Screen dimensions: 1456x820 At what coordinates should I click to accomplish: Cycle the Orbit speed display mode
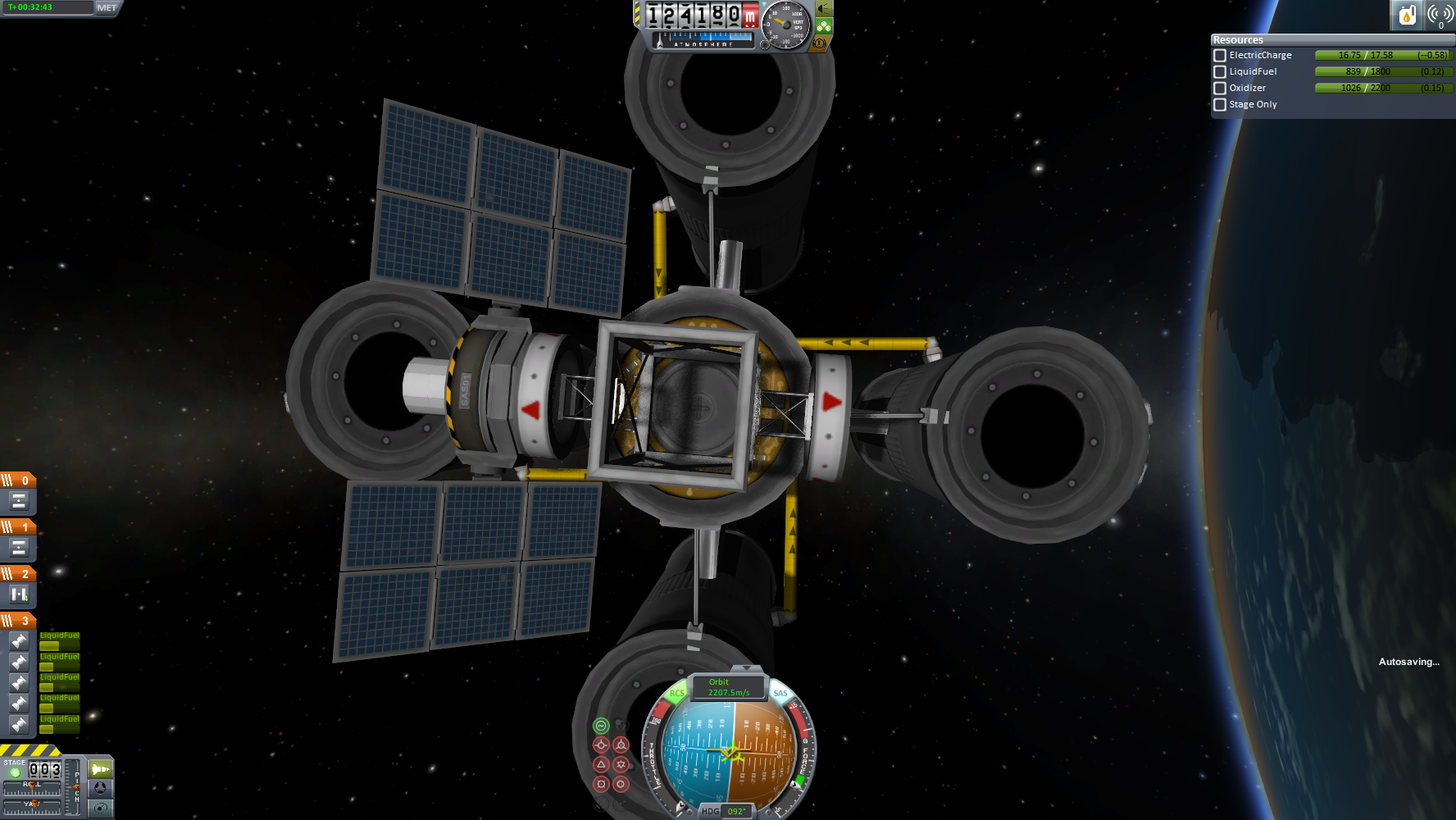[x=728, y=687]
